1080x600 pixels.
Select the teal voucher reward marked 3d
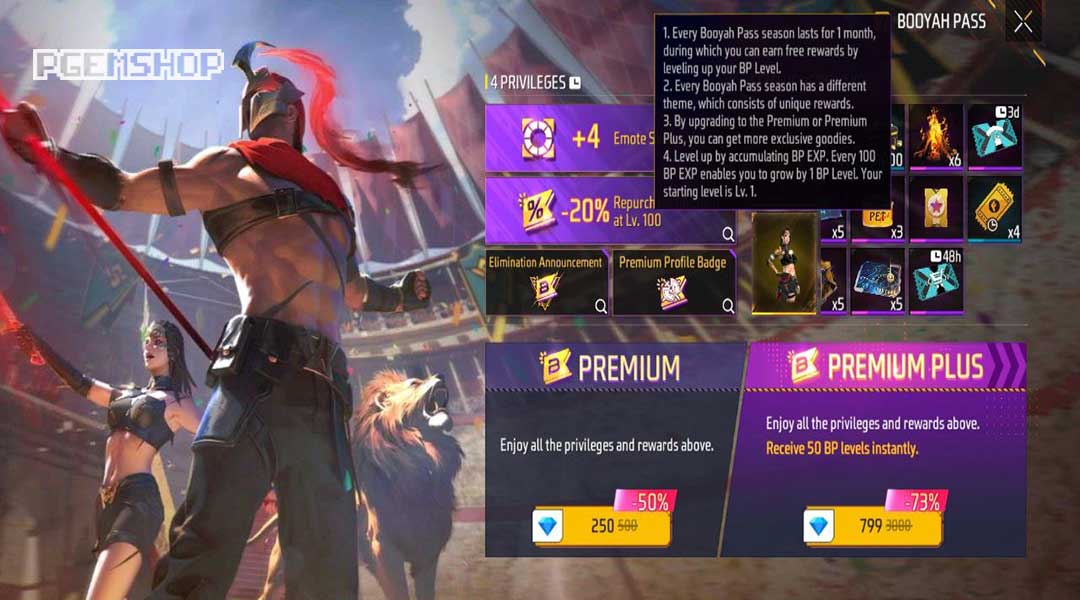point(994,137)
